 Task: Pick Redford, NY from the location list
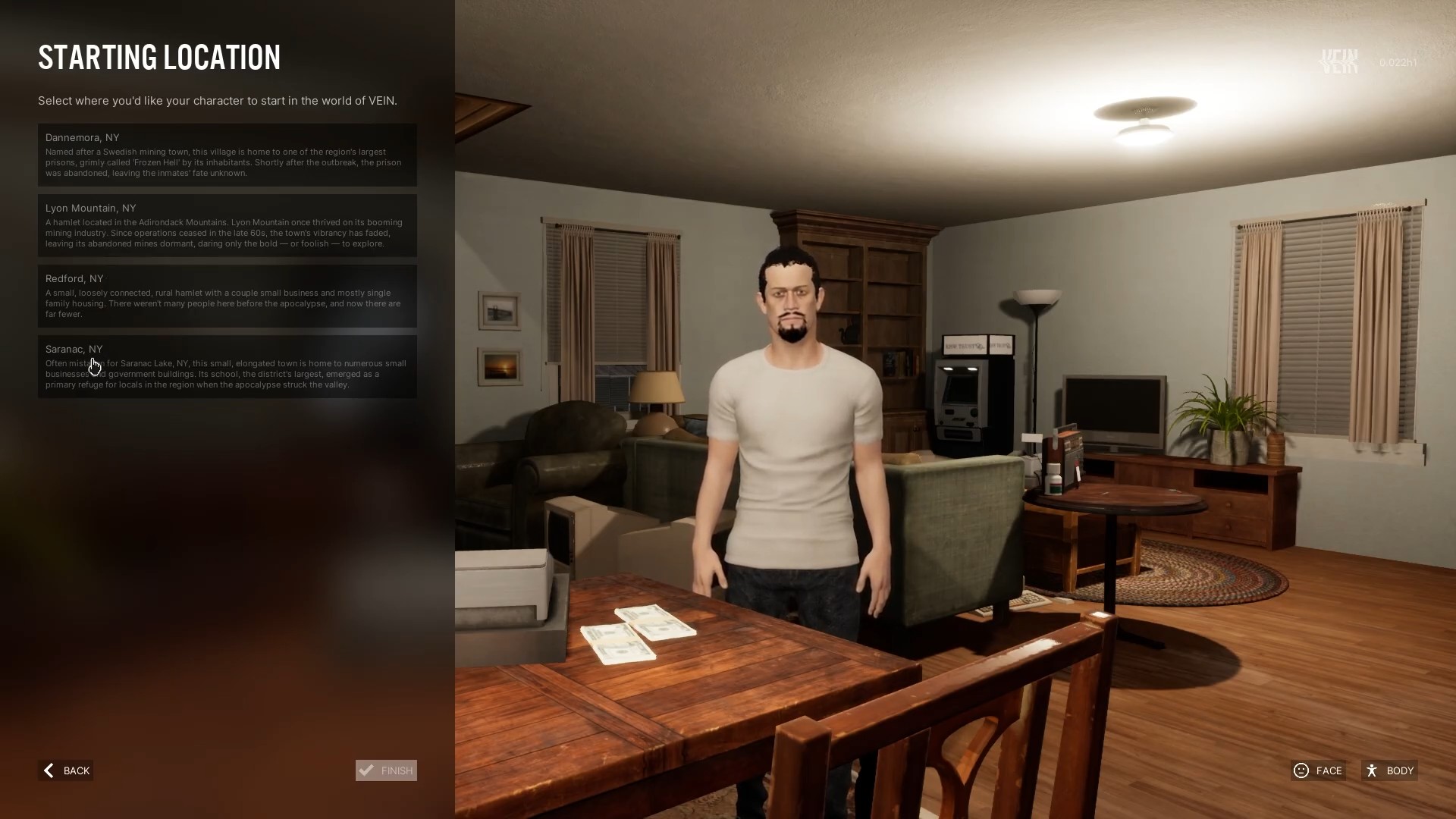click(227, 296)
